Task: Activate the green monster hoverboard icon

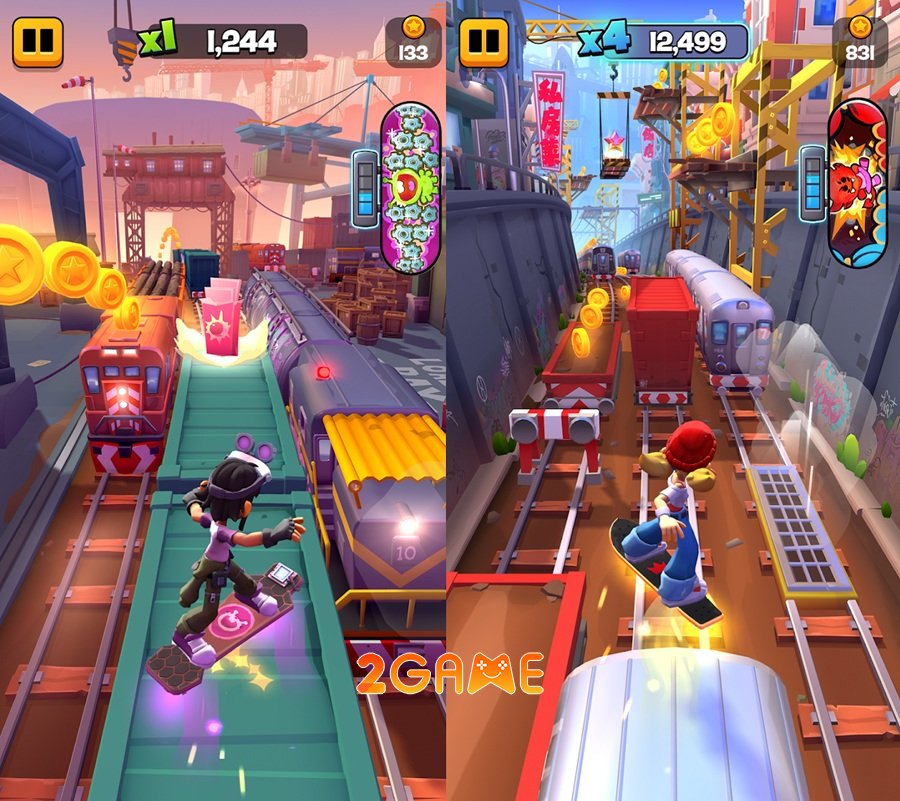Action: pos(411,189)
